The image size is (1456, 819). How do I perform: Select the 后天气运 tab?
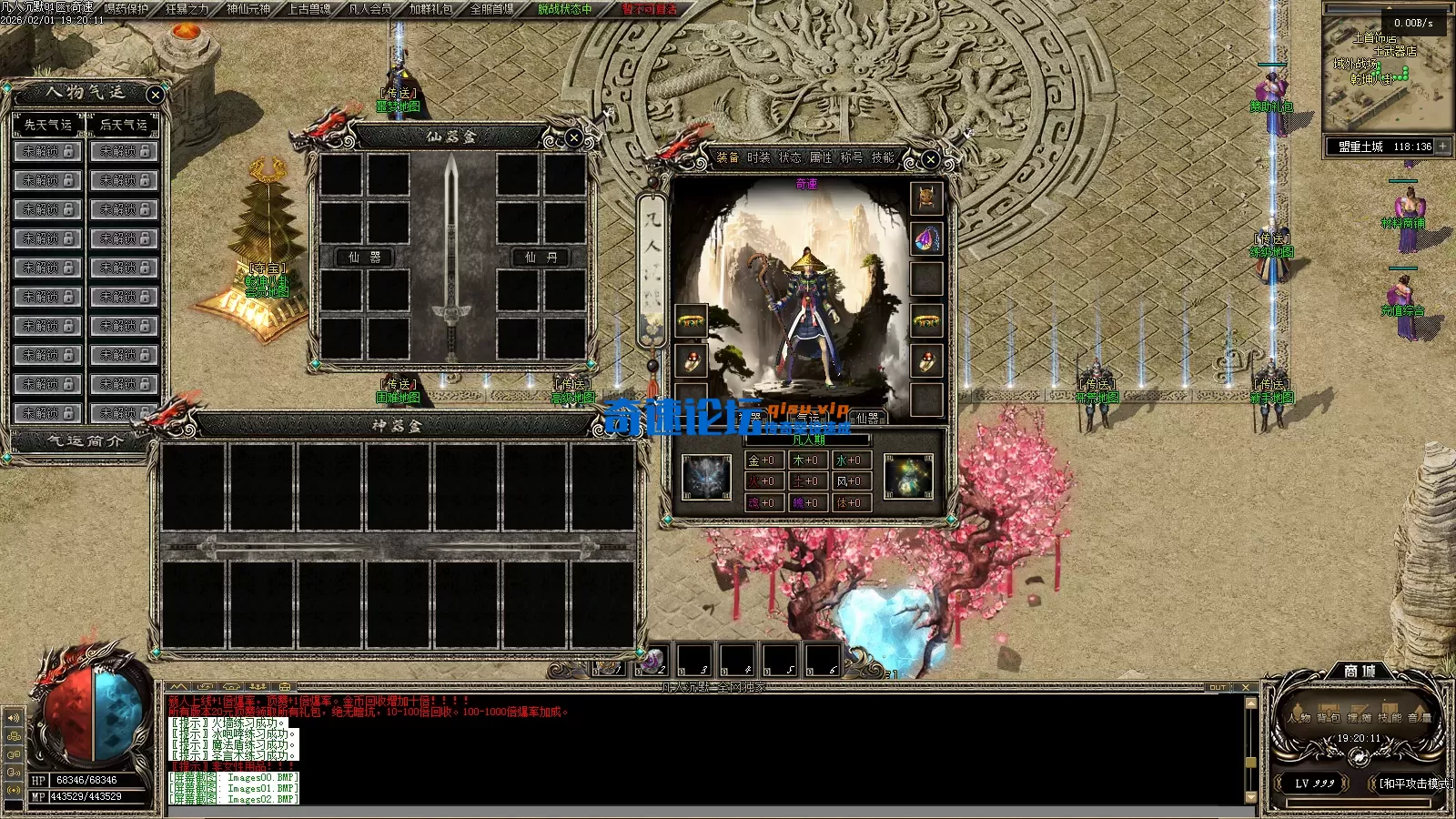(x=124, y=125)
